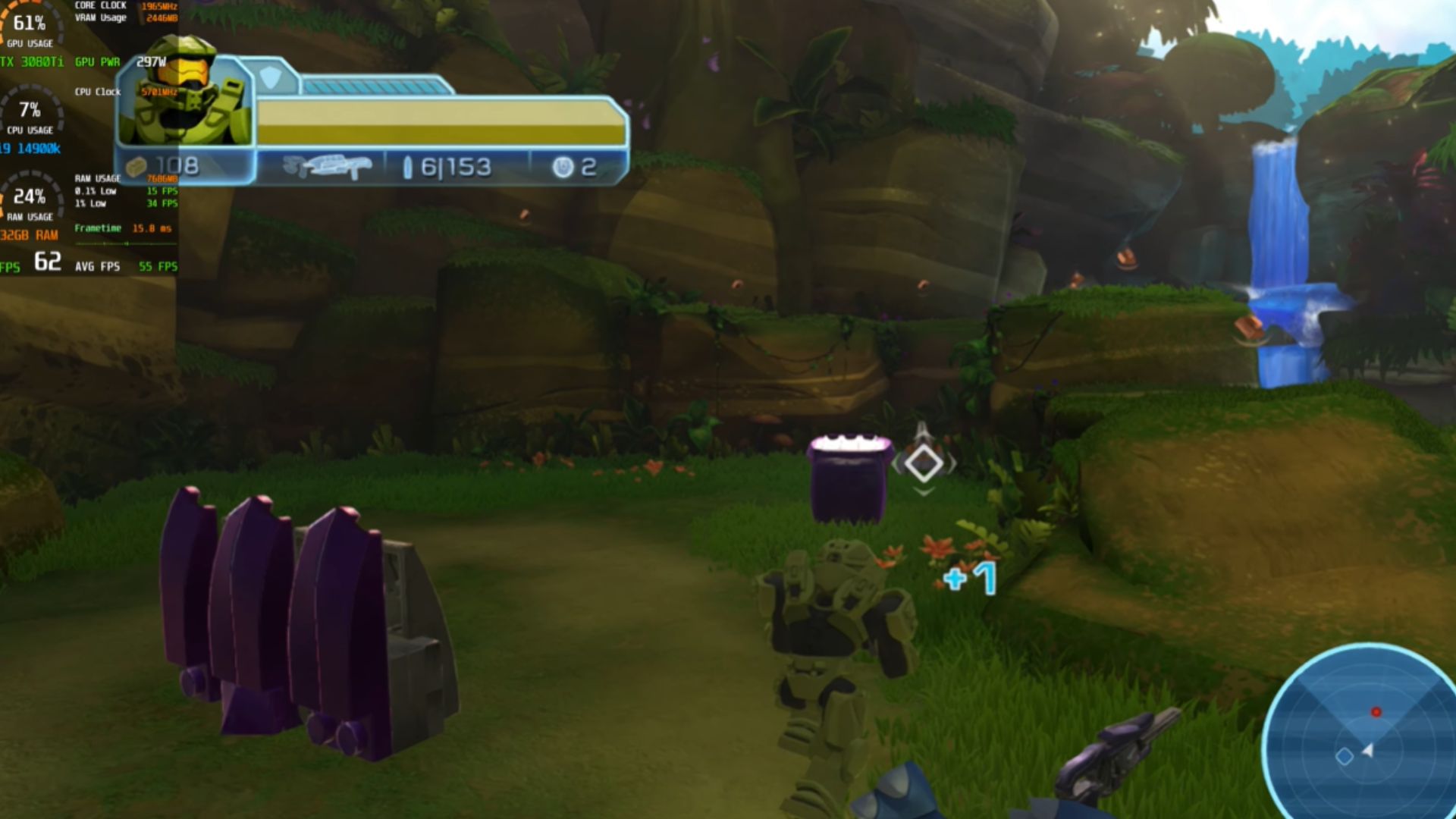Click the gold stud currency icon

(x=136, y=167)
